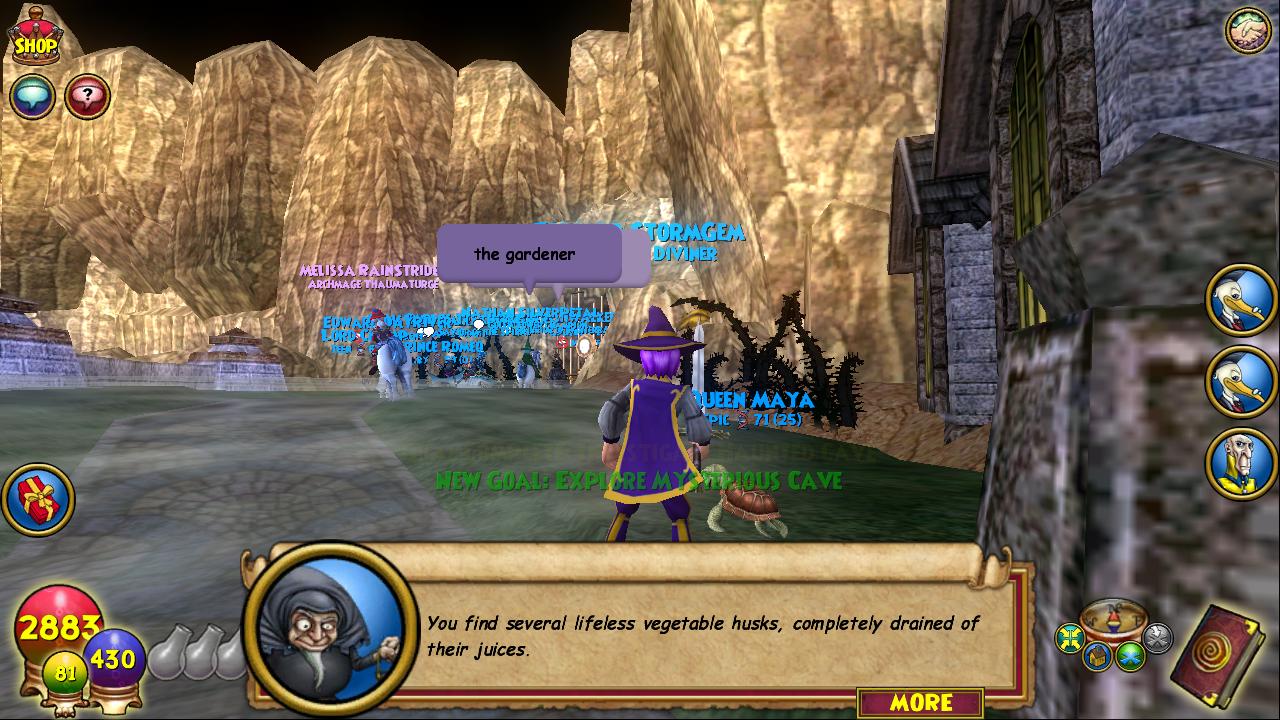Select the bald old man portrait
1280x720 pixels.
1241,464
